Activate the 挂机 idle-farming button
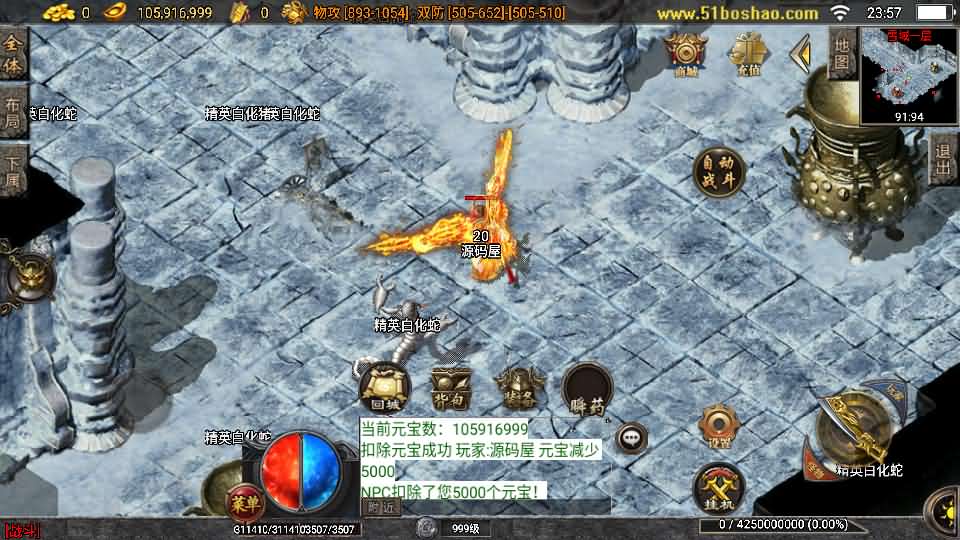Screen dimensions: 960x540 pyautogui.click(x=719, y=490)
